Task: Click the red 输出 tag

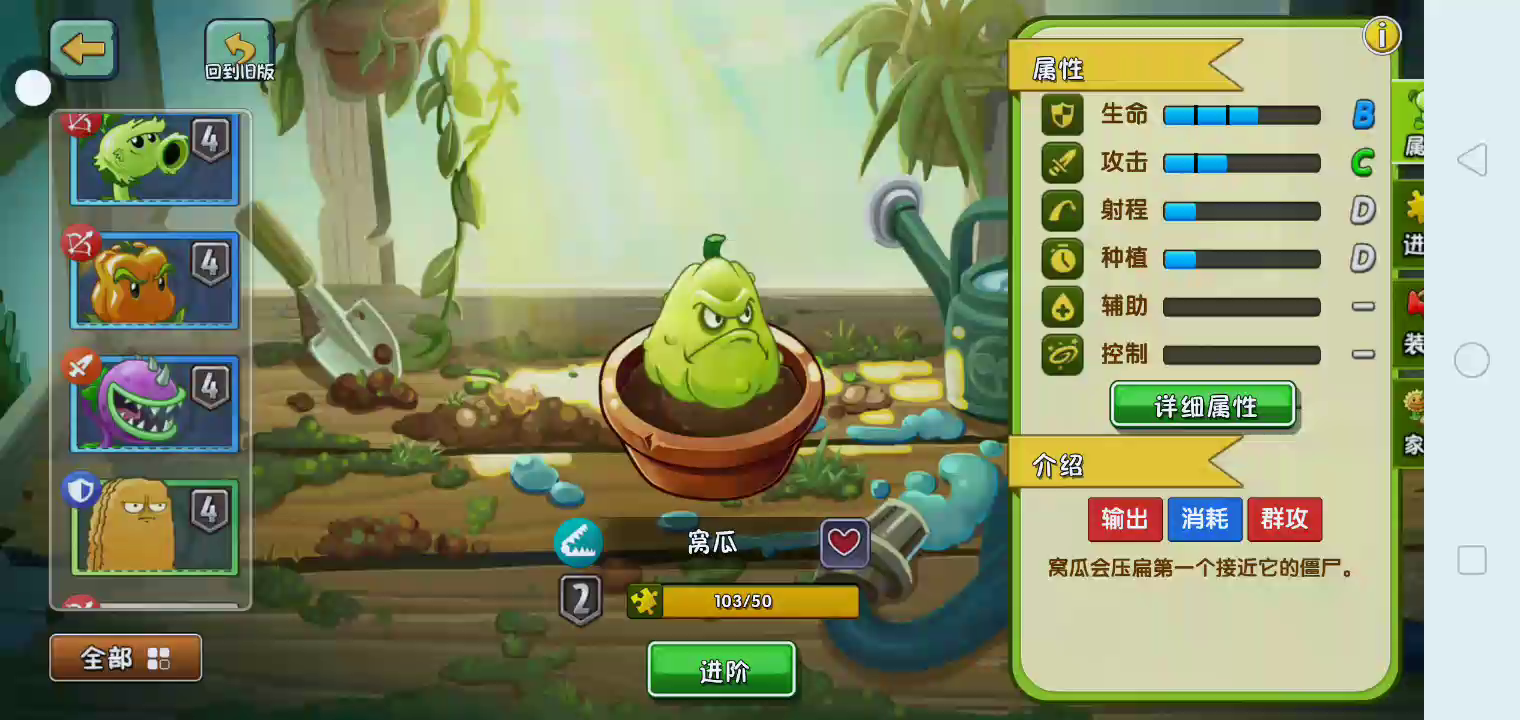Action: (x=1125, y=519)
